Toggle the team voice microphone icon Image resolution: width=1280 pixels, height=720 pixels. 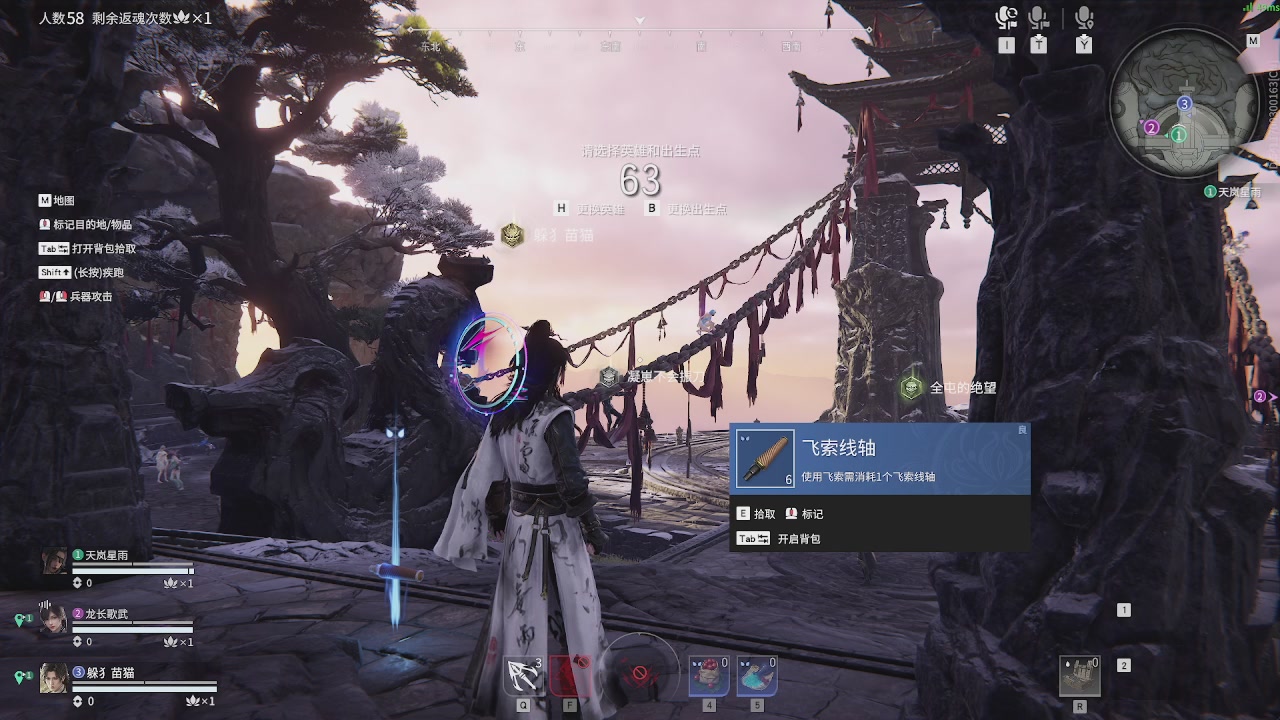pos(1038,18)
